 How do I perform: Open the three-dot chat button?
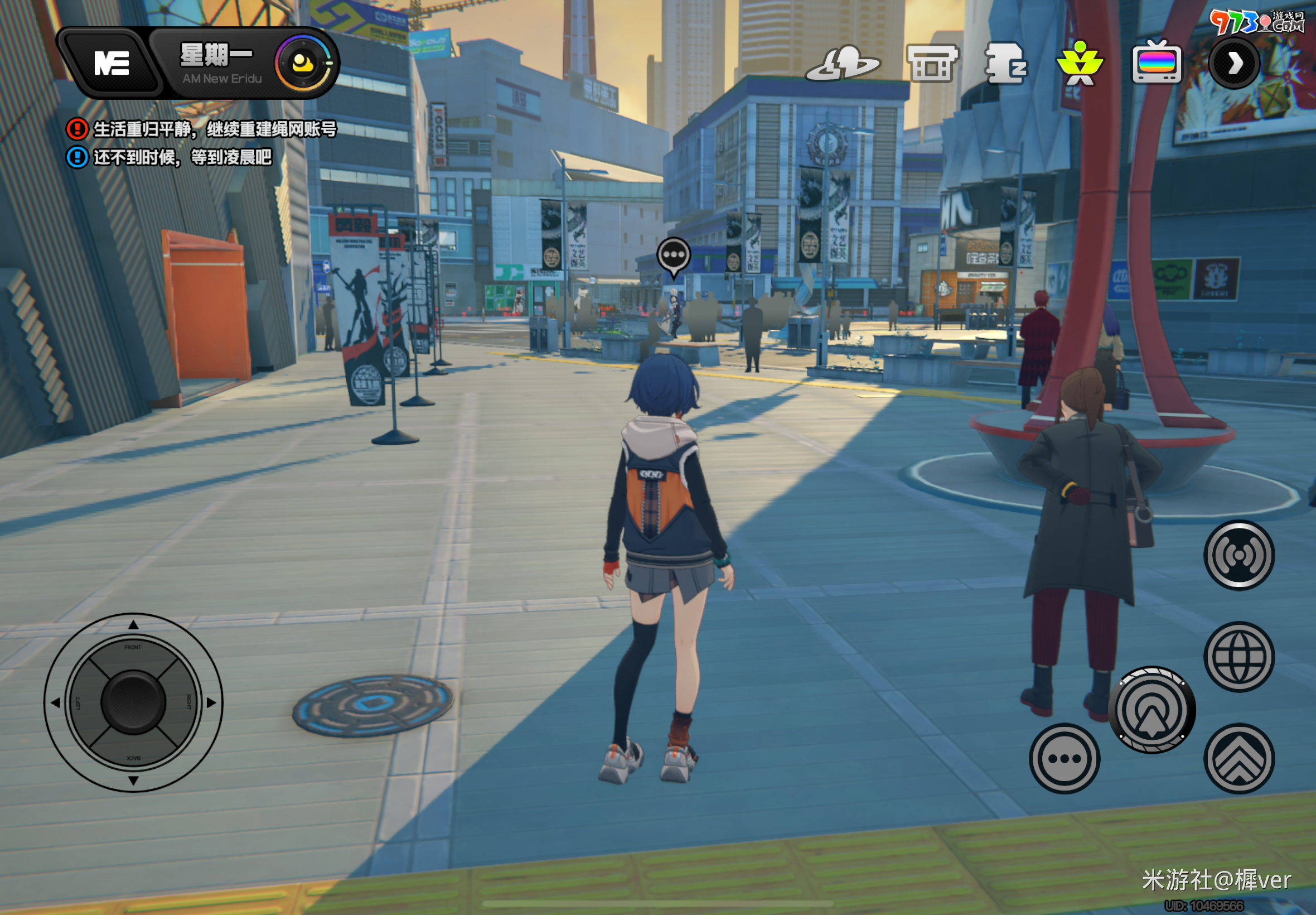point(1064,758)
